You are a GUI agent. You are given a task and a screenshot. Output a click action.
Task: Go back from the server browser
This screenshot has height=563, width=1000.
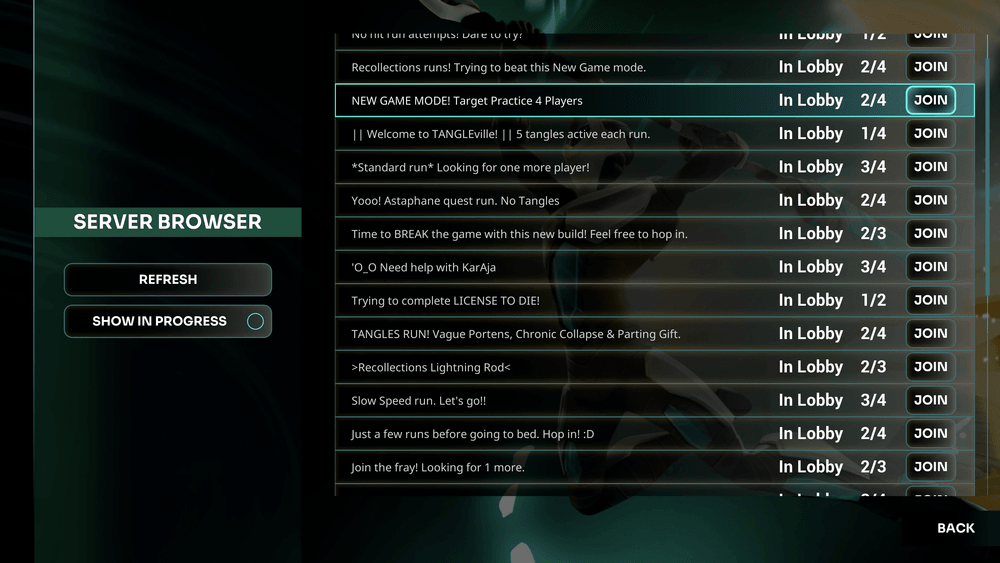955,528
